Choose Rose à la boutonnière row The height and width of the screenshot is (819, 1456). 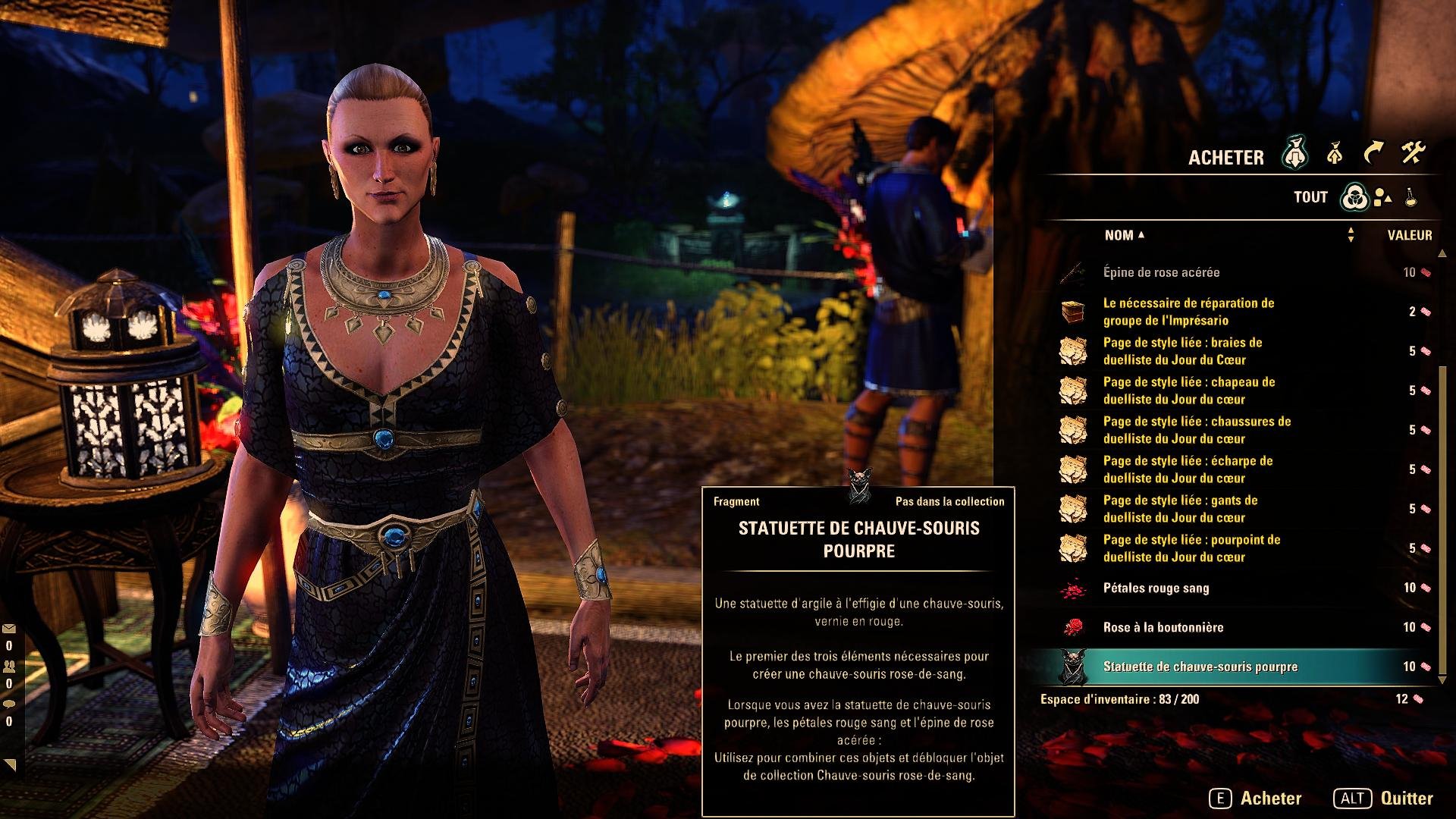[x=1163, y=627]
